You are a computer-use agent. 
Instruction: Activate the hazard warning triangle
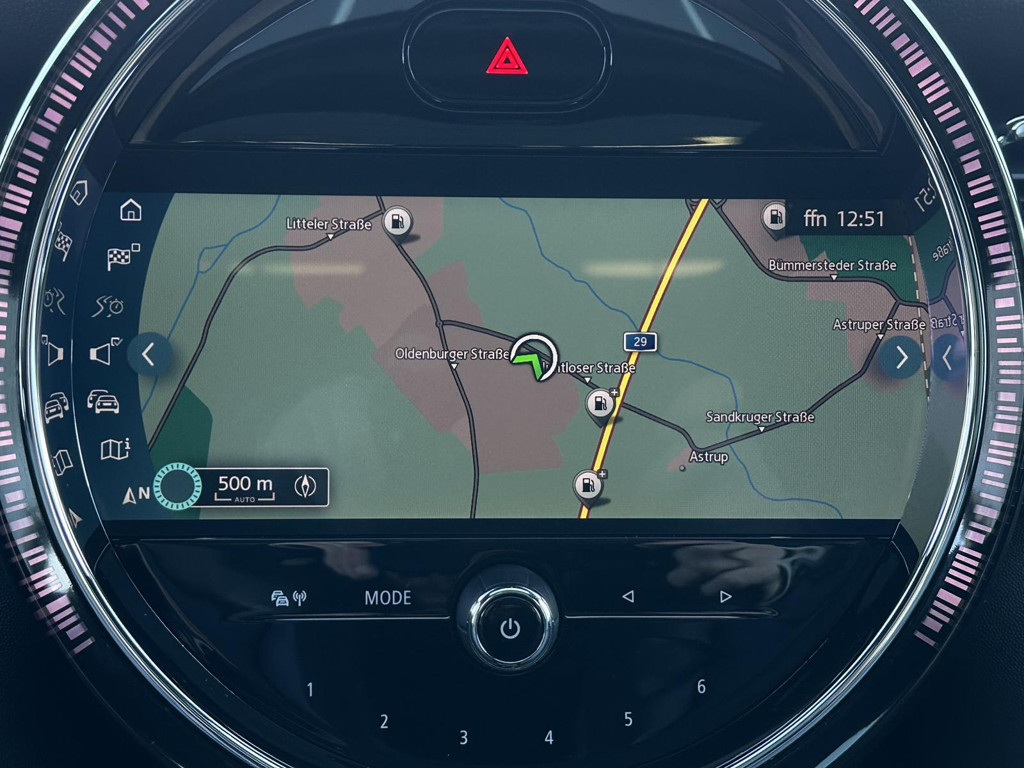(x=507, y=56)
